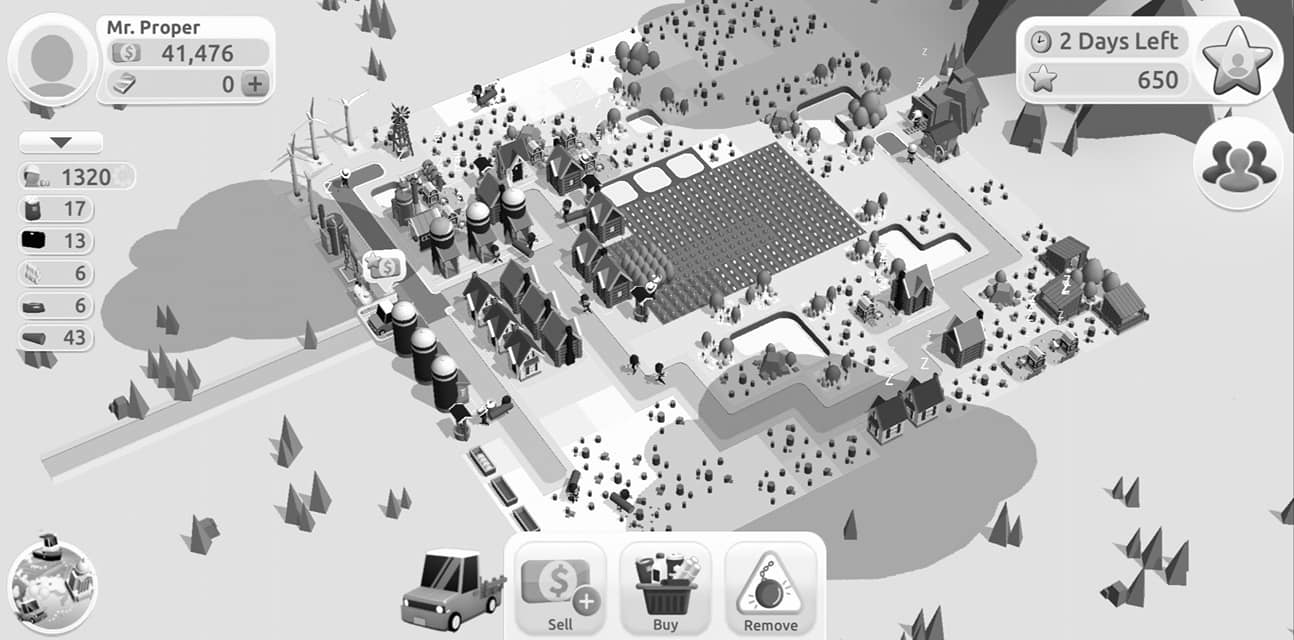Collapse the resource list arrow
Screen dimensions: 1294x640
(x=61, y=143)
